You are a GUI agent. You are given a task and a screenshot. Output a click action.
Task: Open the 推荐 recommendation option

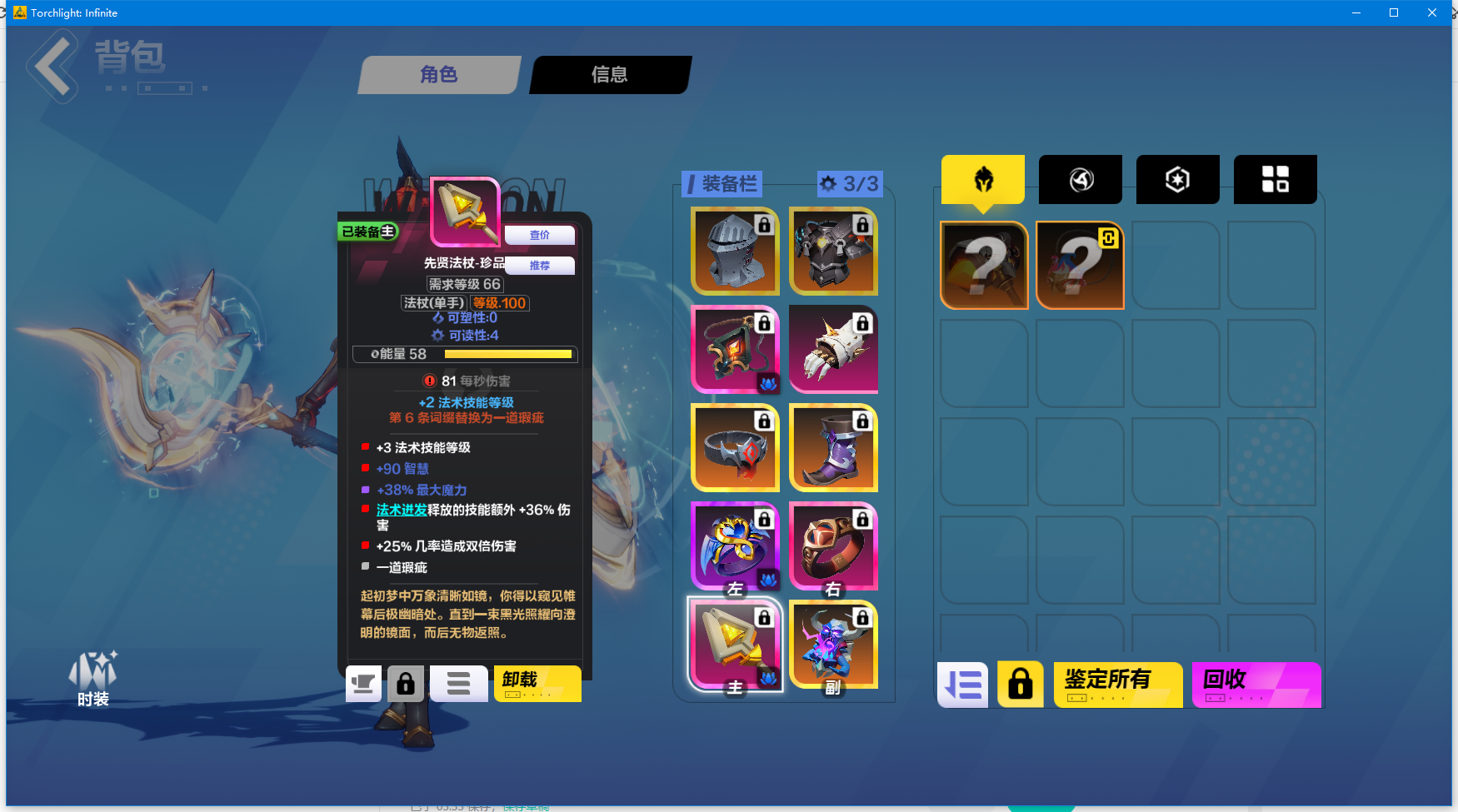(x=539, y=266)
